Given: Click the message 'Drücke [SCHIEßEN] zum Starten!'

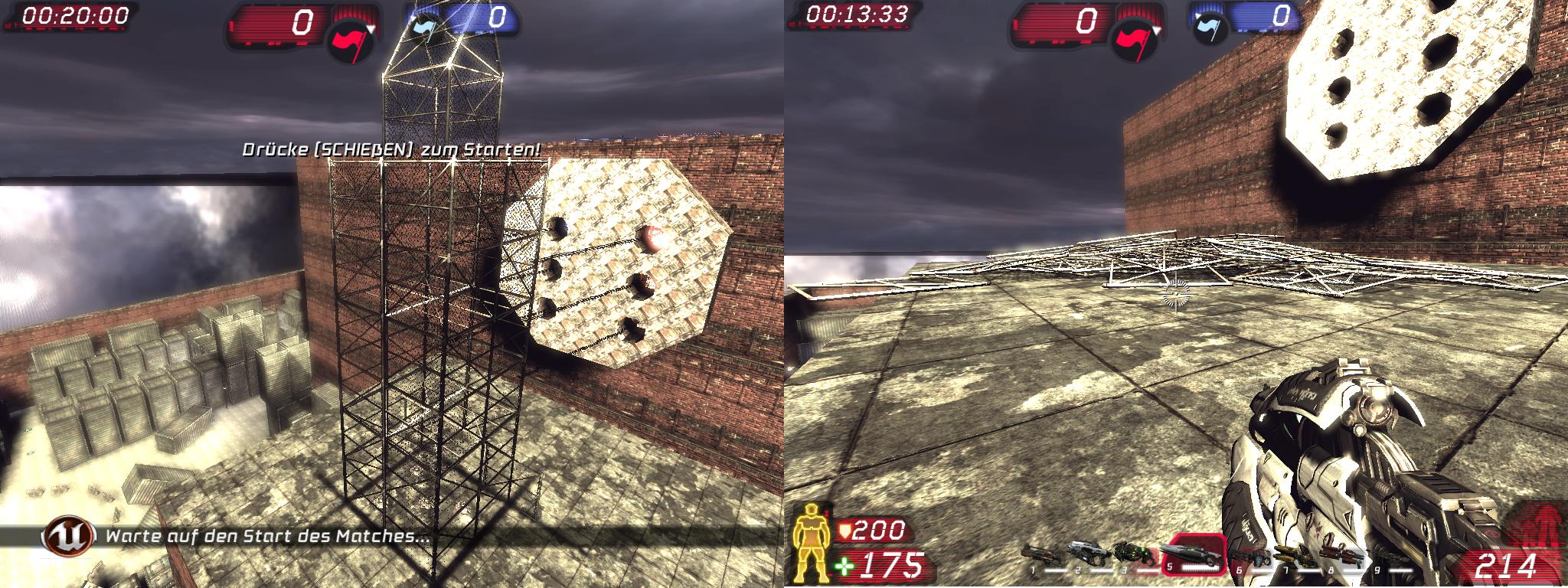Looking at the screenshot, I should [x=390, y=151].
